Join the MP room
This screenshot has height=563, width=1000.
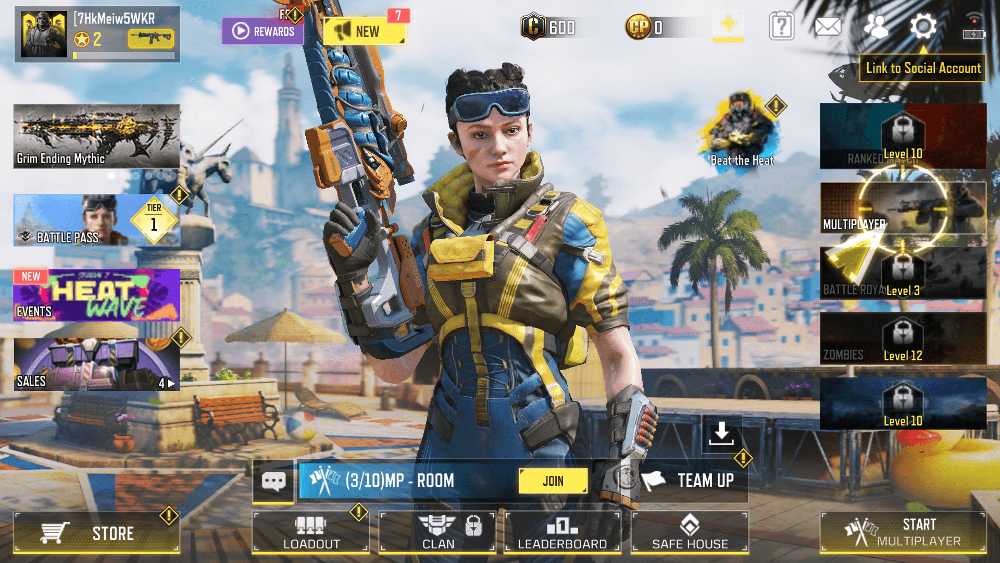pyautogui.click(x=553, y=480)
